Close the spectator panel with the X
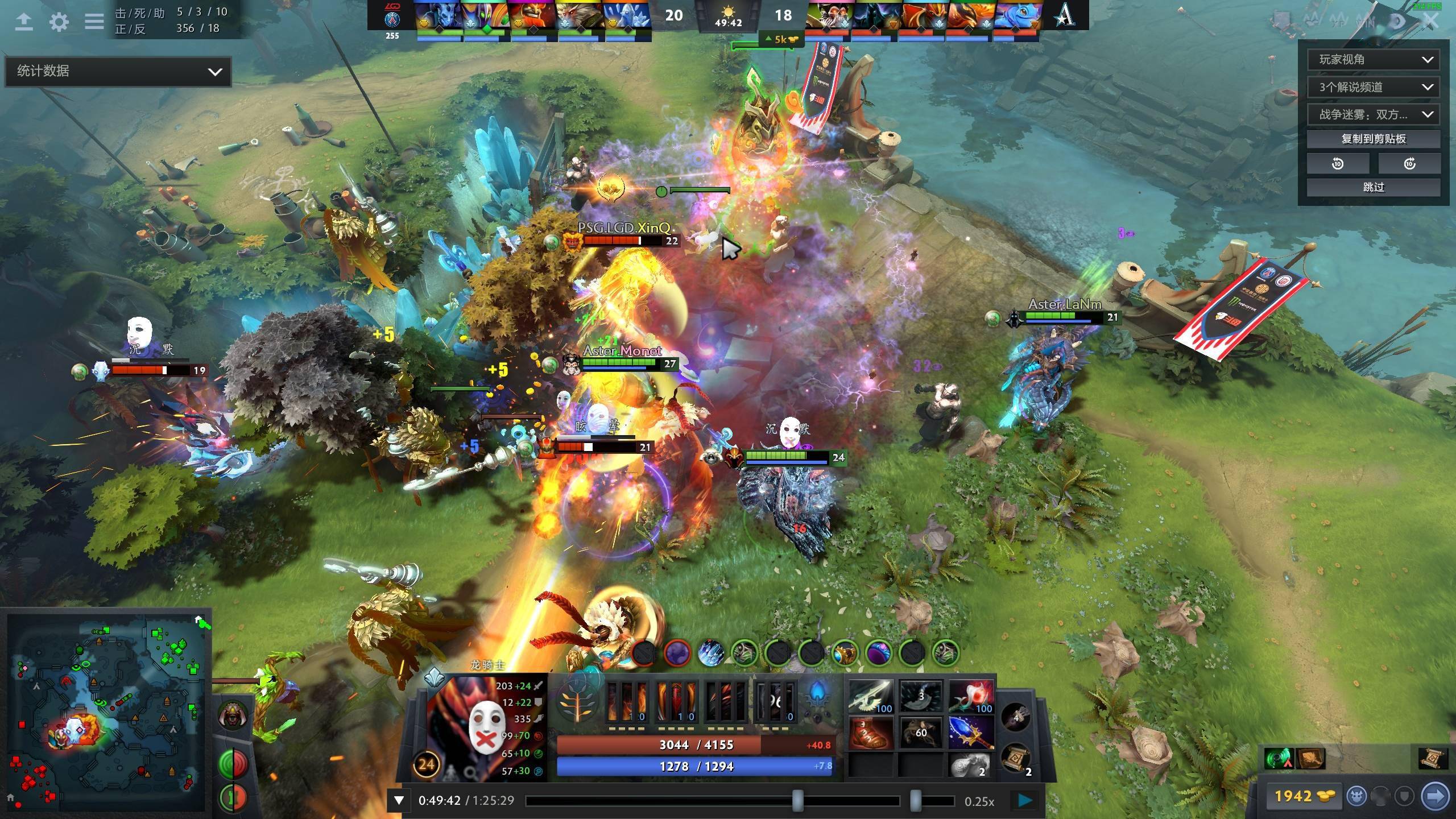 pyautogui.click(x=1432, y=22)
